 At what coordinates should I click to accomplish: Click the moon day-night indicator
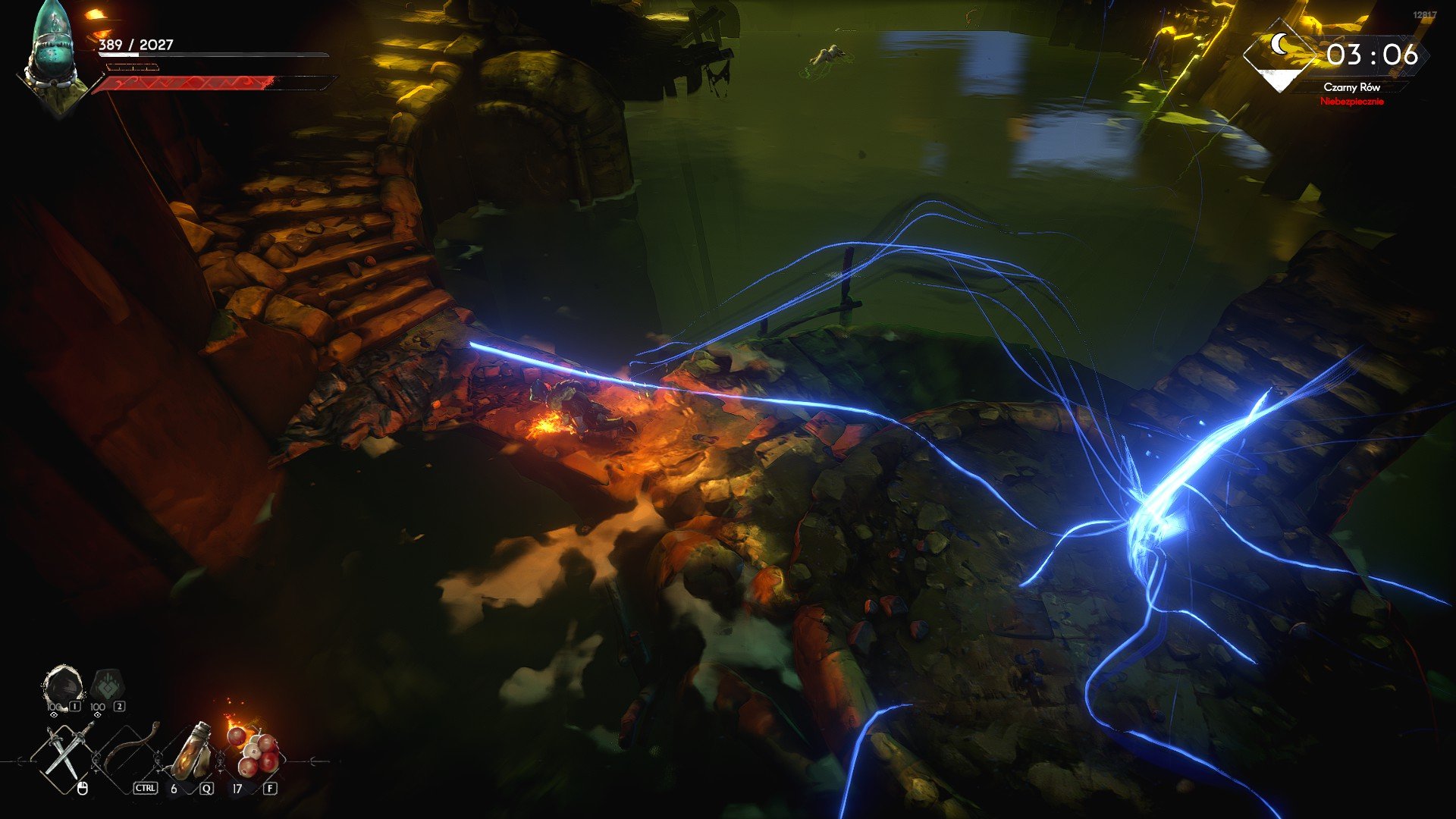[1282, 53]
